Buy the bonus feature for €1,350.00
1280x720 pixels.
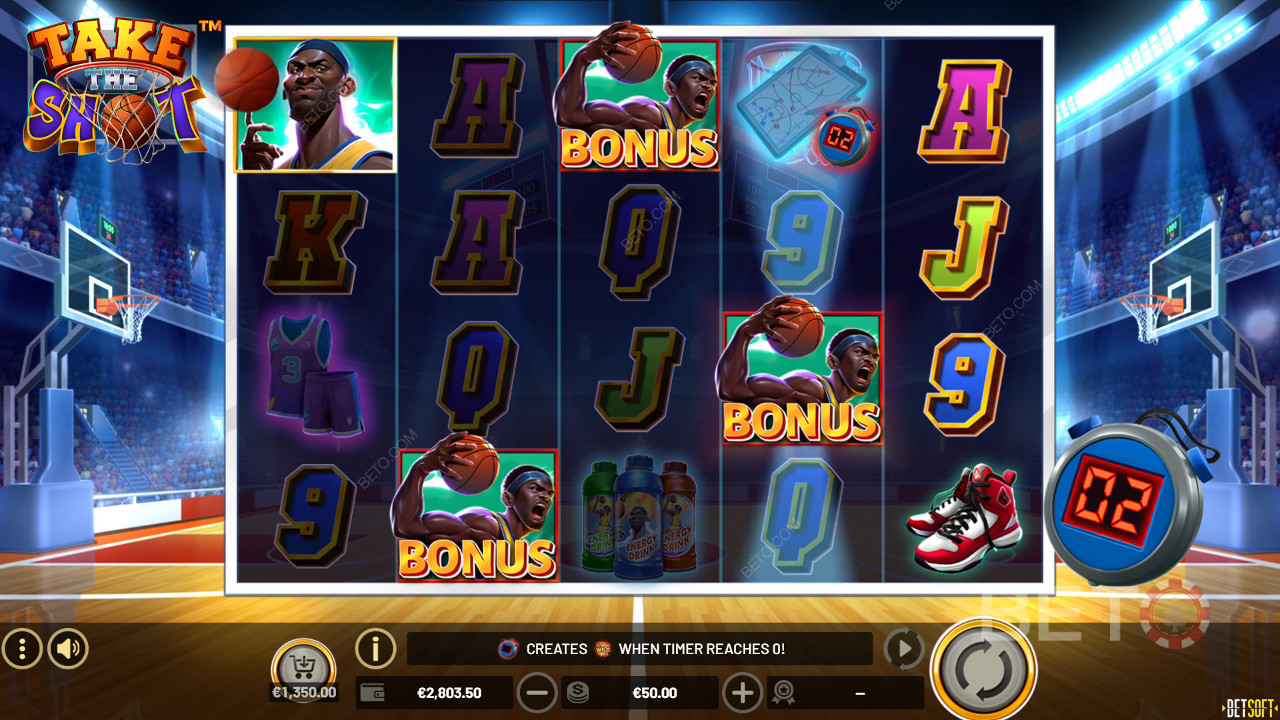303,667
